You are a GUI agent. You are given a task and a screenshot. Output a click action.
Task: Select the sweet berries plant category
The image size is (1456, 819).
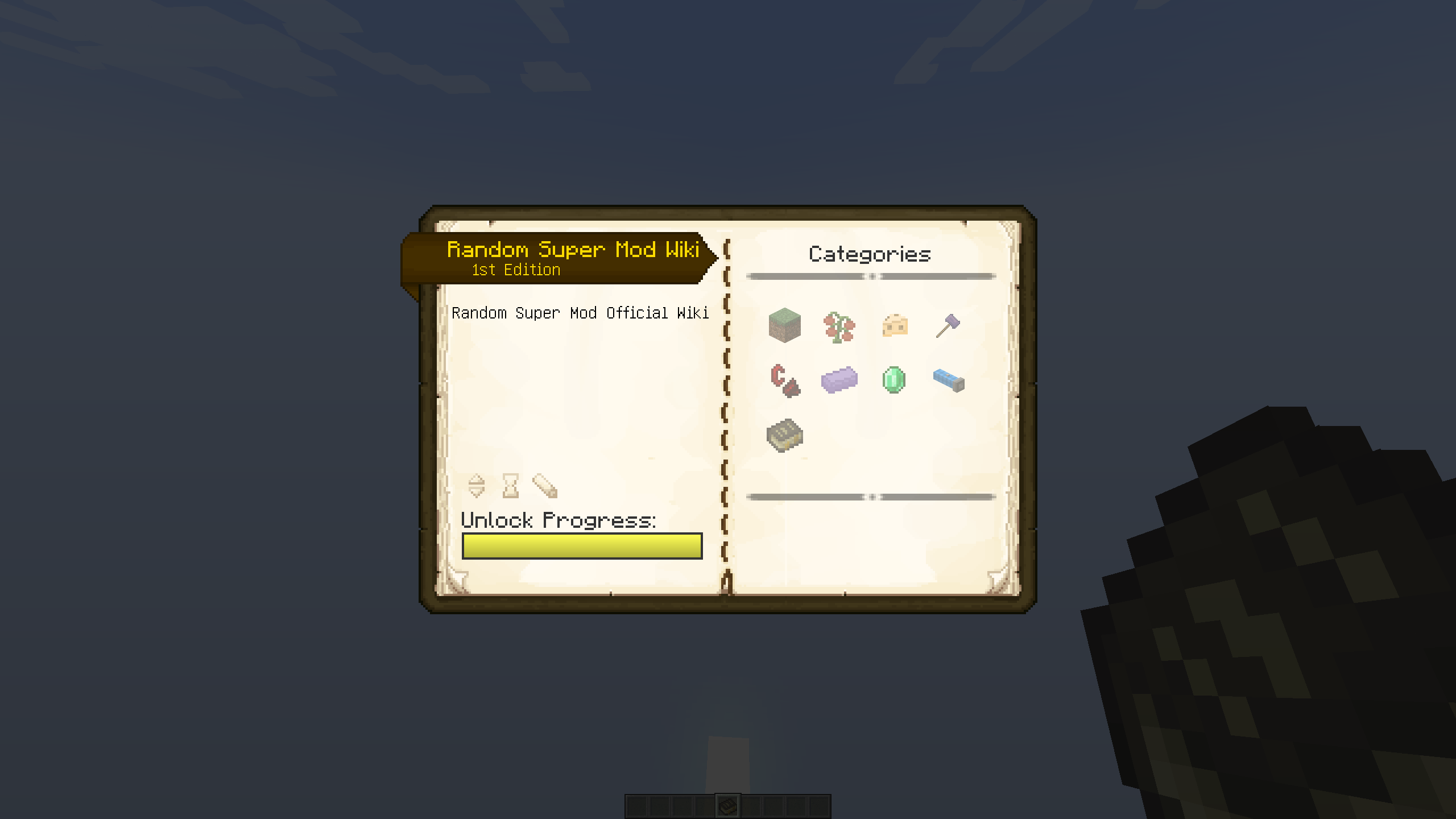pyautogui.click(x=839, y=325)
